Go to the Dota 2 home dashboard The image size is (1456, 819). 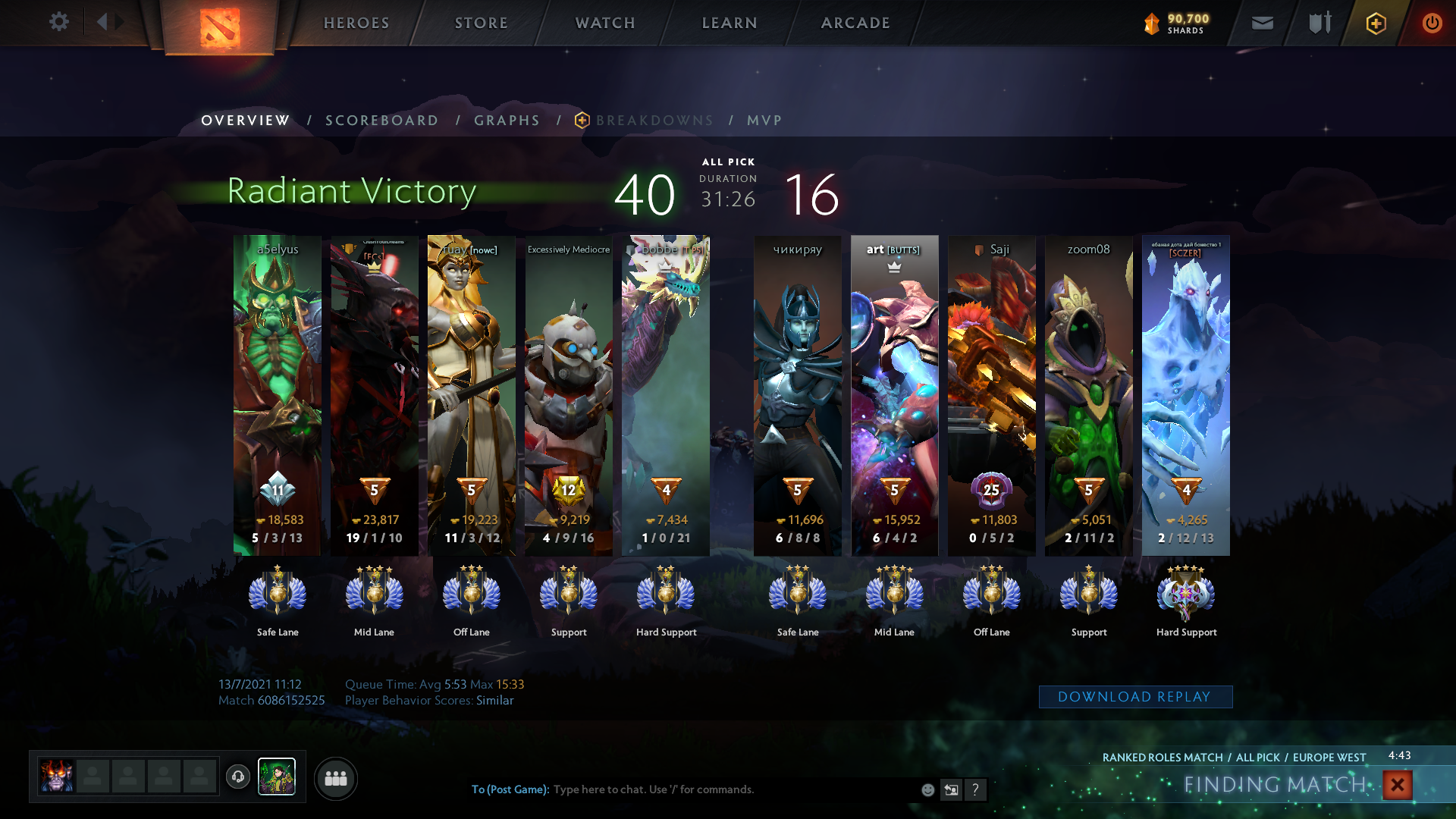[220, 27]
